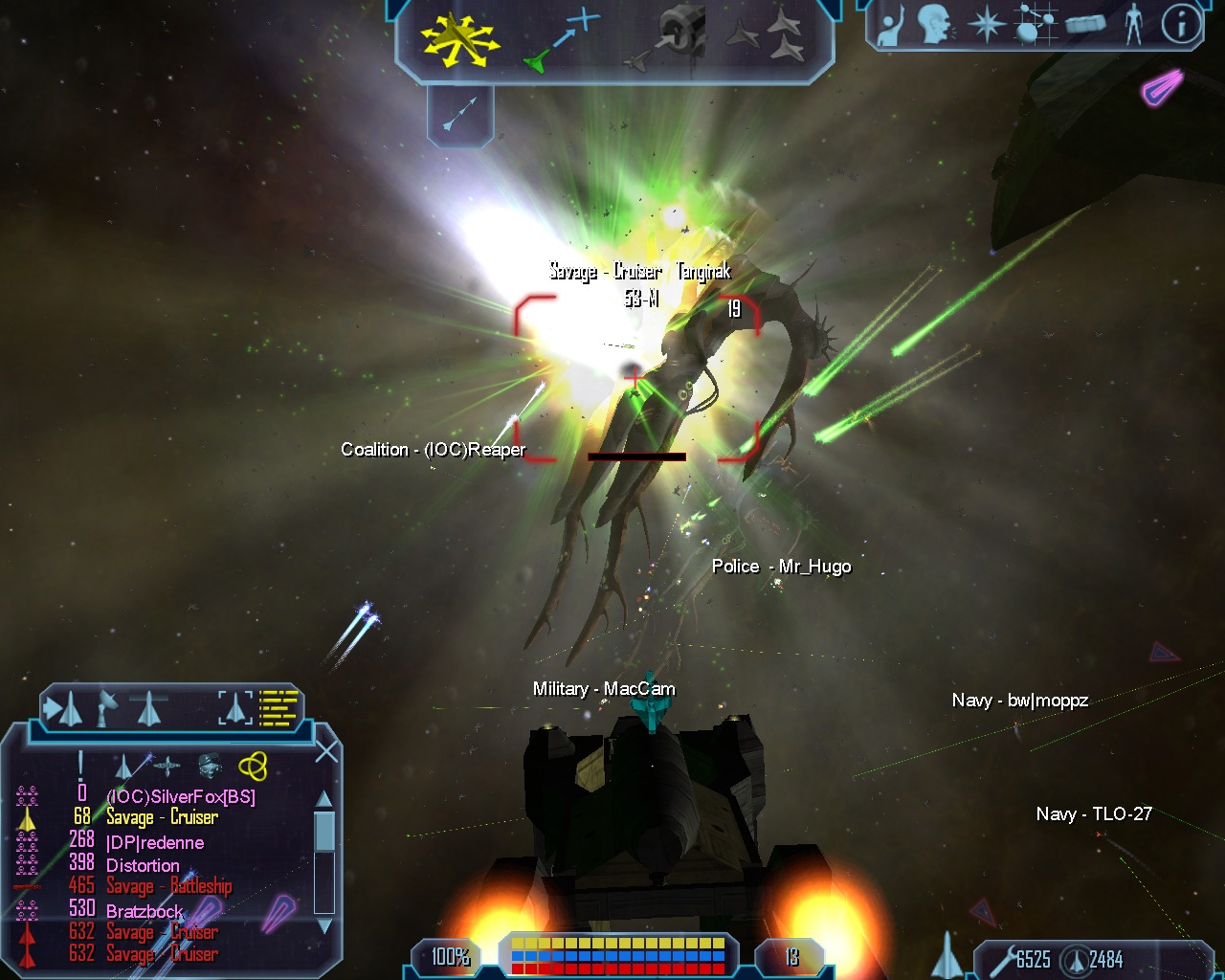Activate the yellow Free Flight maneuver

(460, 40)
